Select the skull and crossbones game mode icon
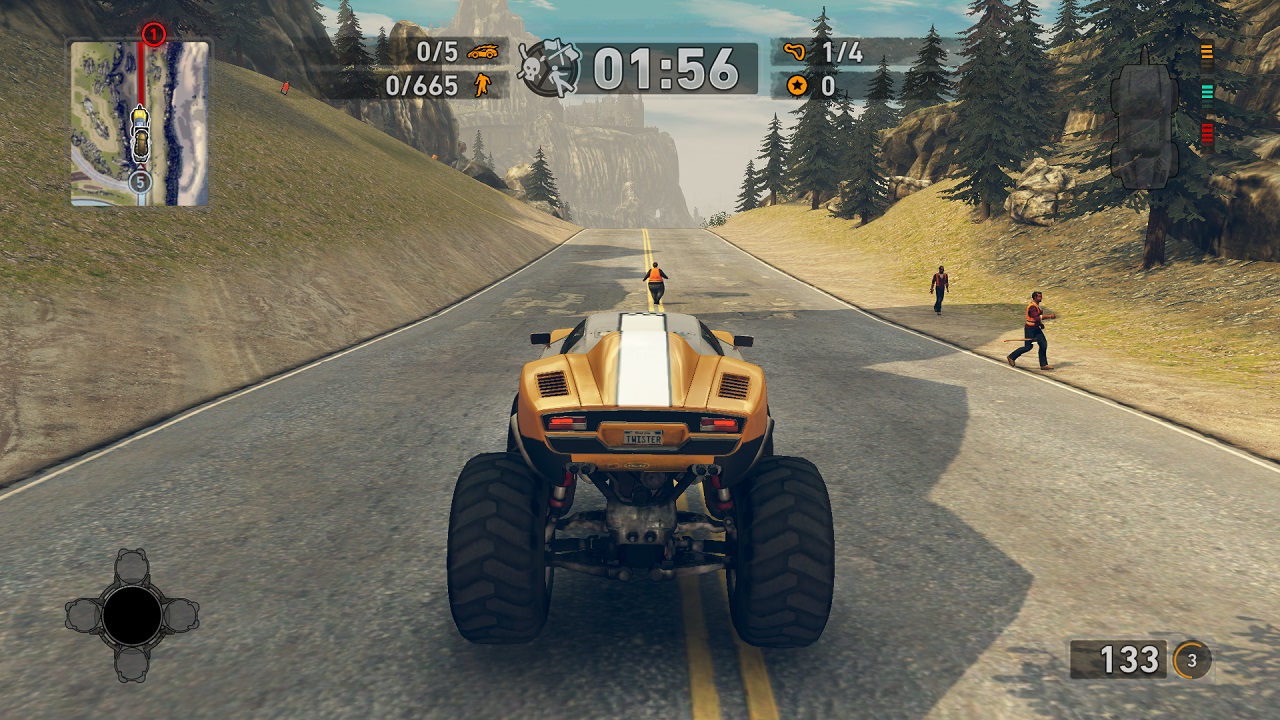This screenshot has width=1280, height=720. point(549,68)
